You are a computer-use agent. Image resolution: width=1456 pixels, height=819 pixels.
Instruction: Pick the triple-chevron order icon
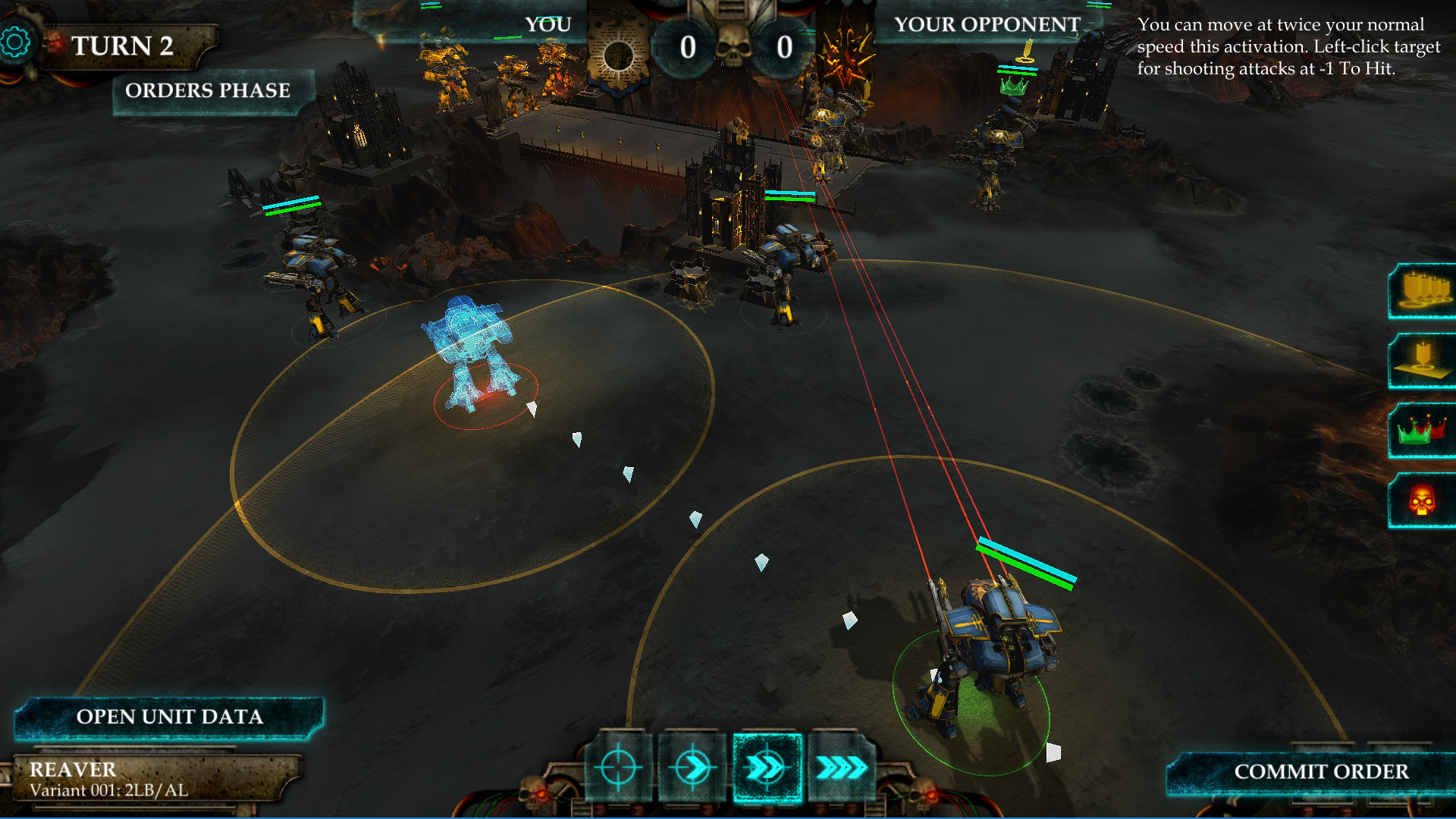point(842,767)
